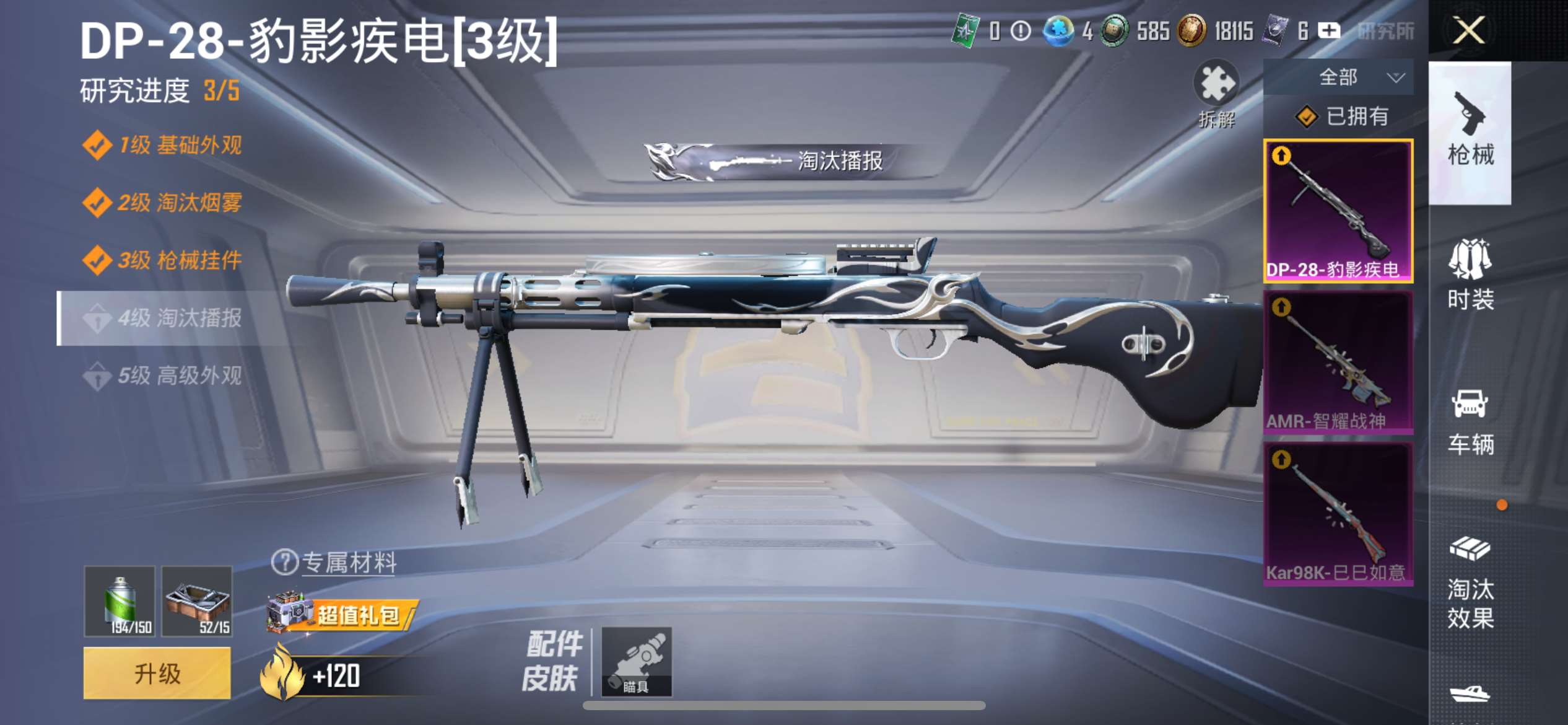The height and width of the screenshot is (725, 1568).
Task: Add more currency with plus button
Action: [1329, 30]
